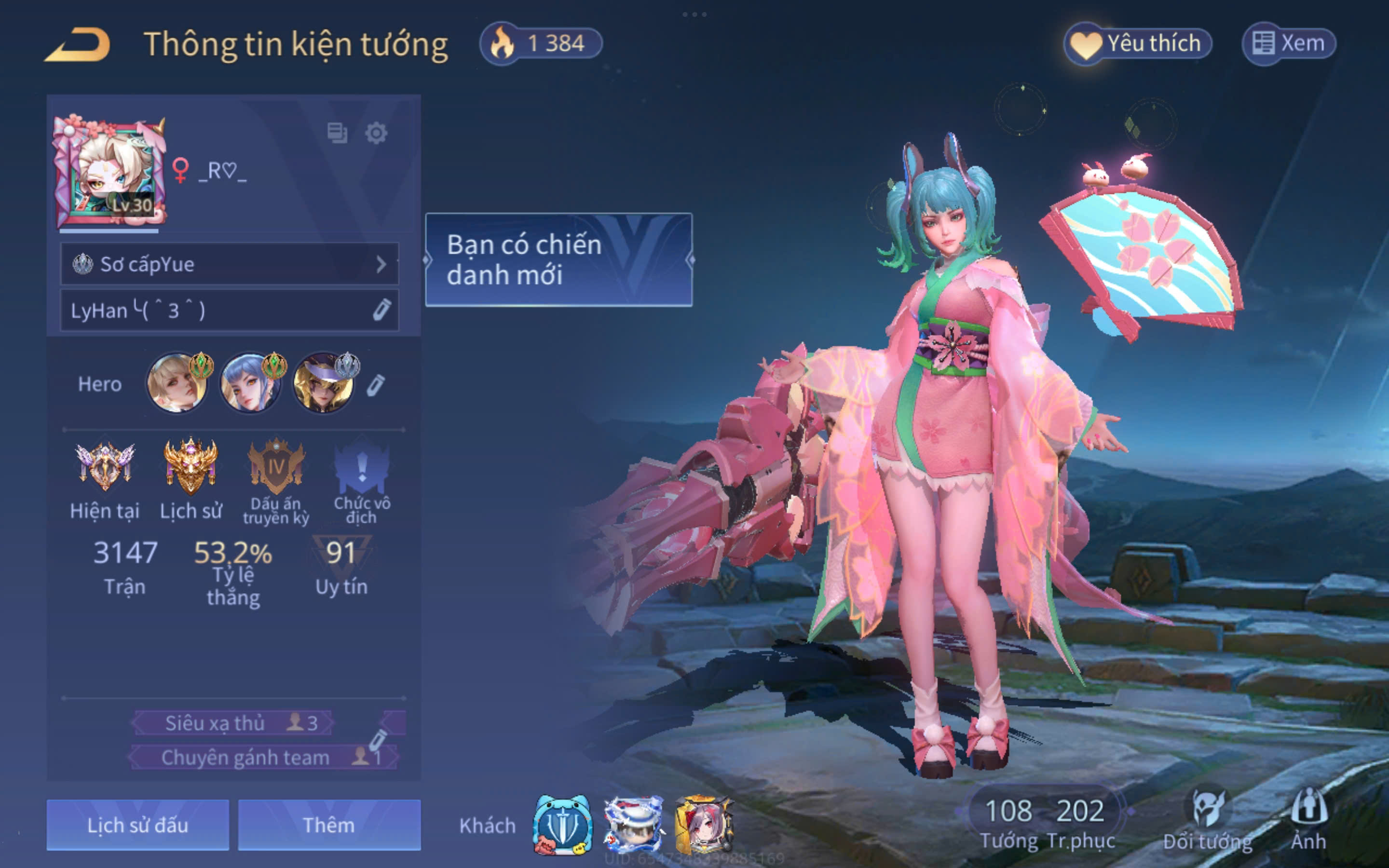The height and width of the screenshot is (868, 1389).
Task: Open Lịch sử đấu match history
Action: 138,825
